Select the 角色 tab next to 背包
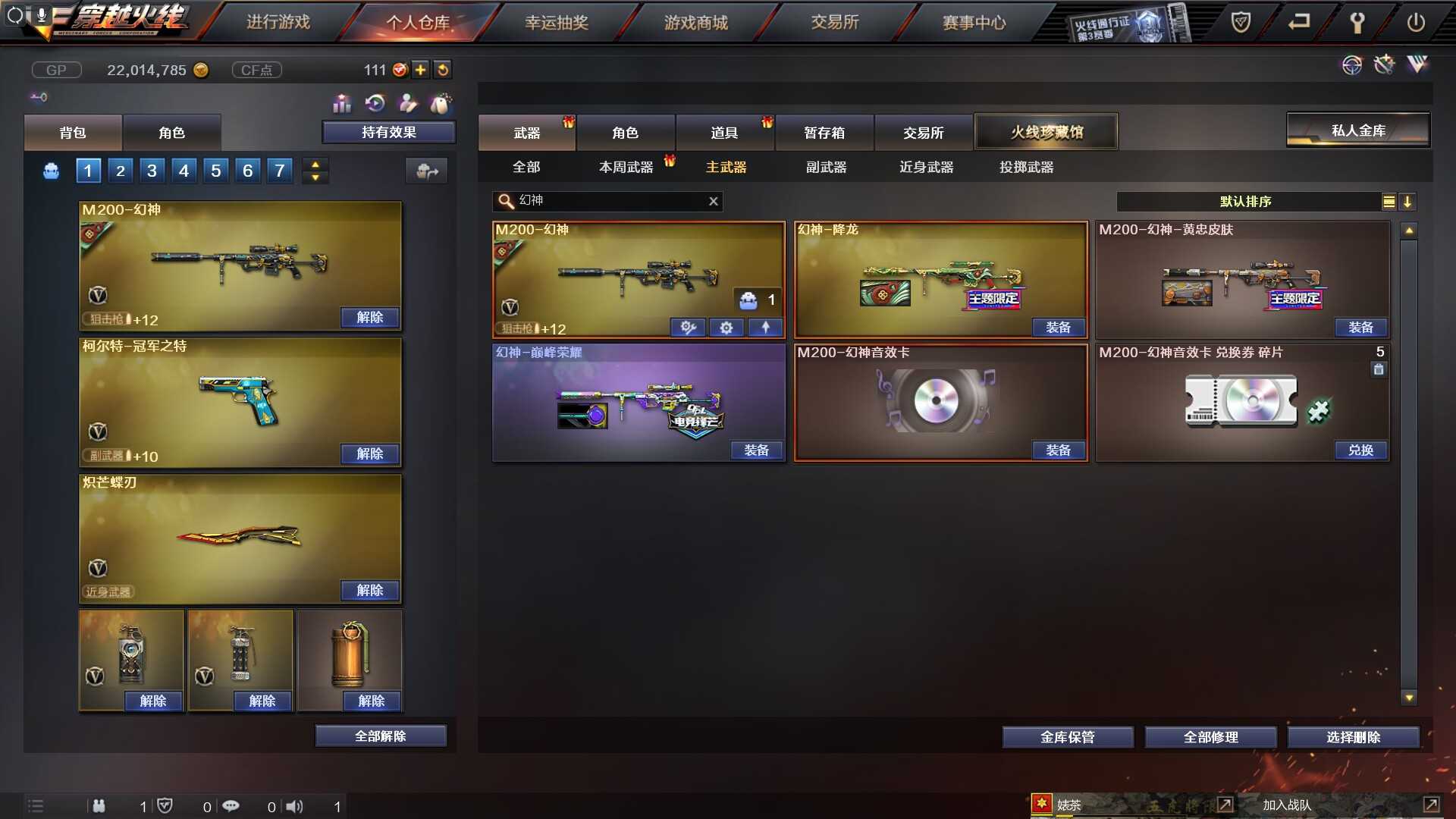This screenshot has height=819, width=1456. point(172,132)
